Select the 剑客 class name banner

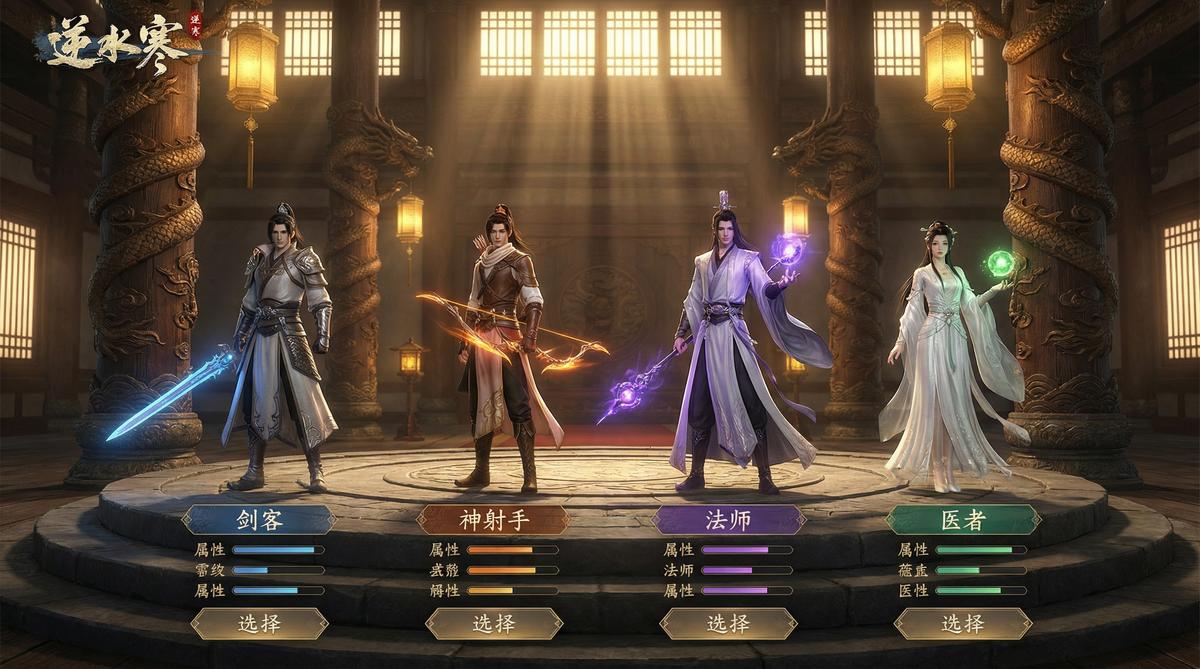point(259,520)
